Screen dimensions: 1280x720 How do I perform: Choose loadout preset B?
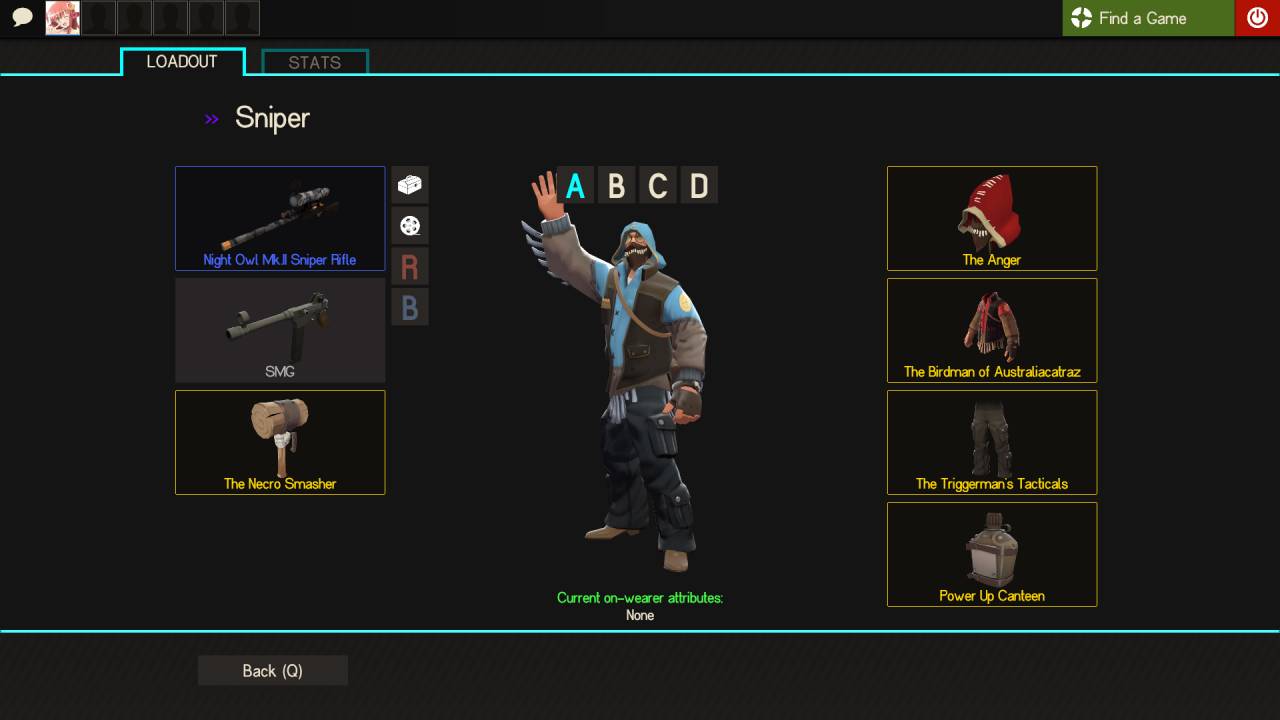617,186
